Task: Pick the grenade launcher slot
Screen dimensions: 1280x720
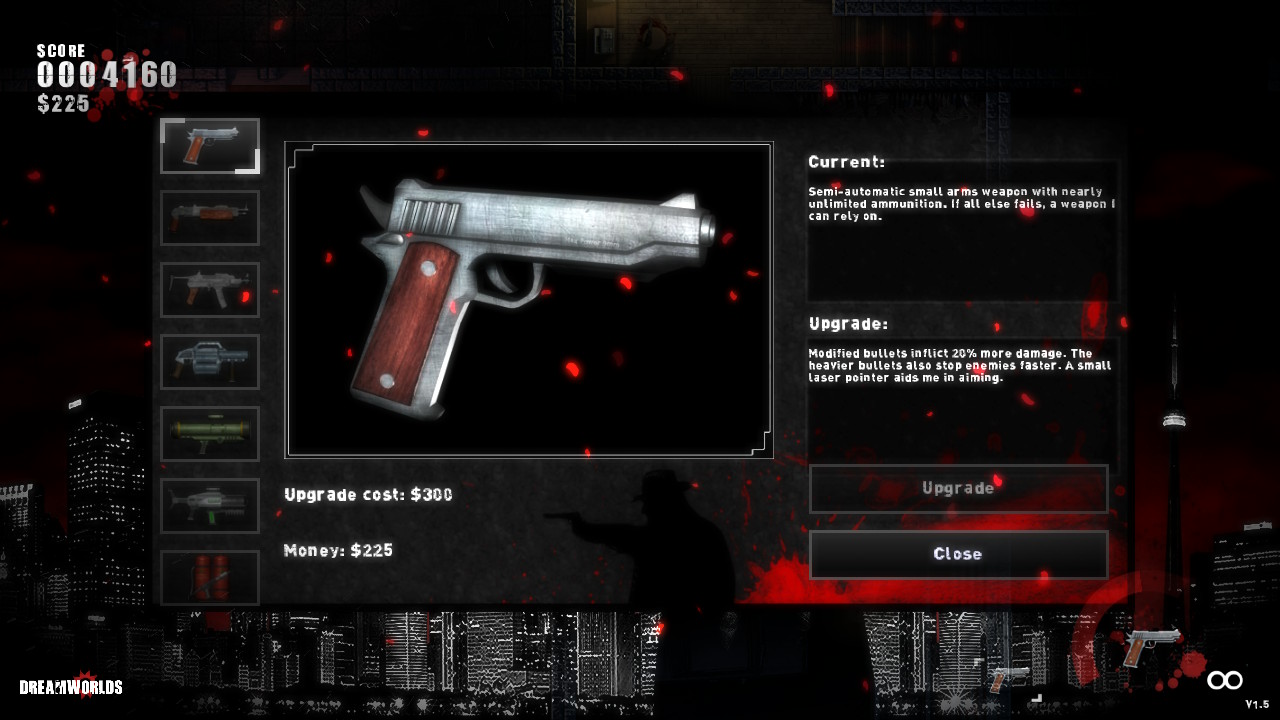Action: point(210,362)
